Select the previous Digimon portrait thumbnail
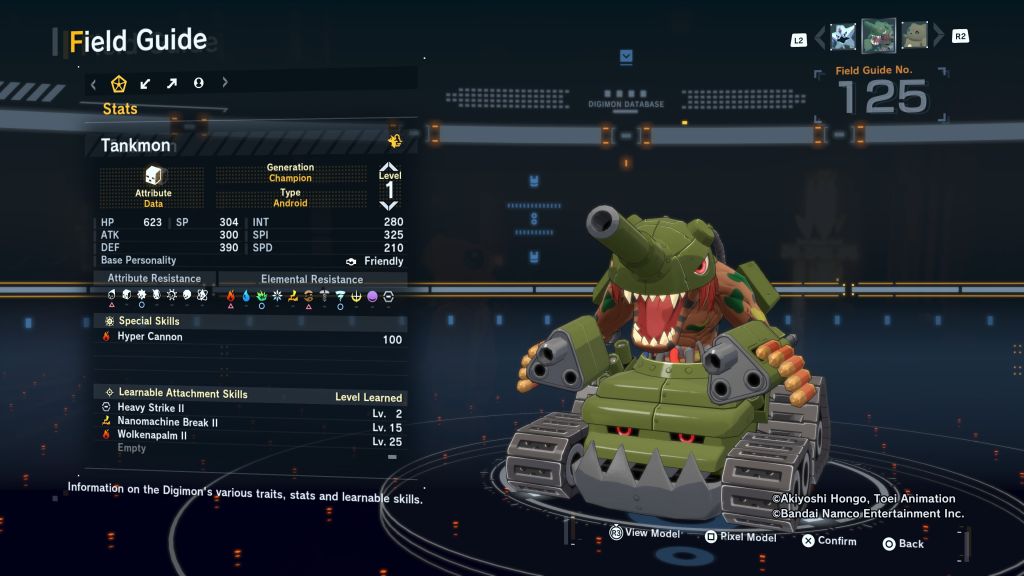 point(843,37)
